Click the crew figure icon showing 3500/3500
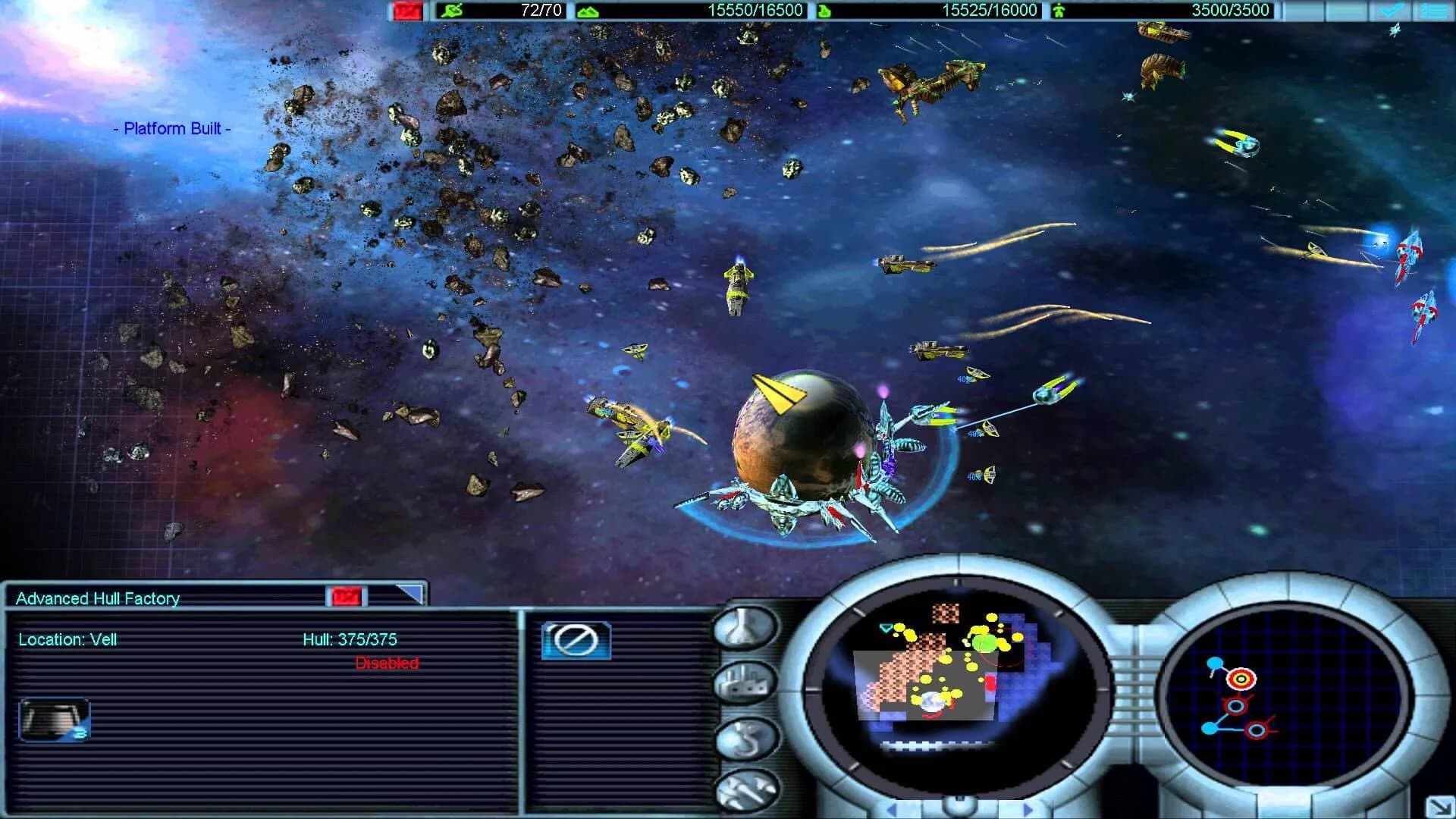The height and width of the screenshot is (819, 1456). point(1060,10)
